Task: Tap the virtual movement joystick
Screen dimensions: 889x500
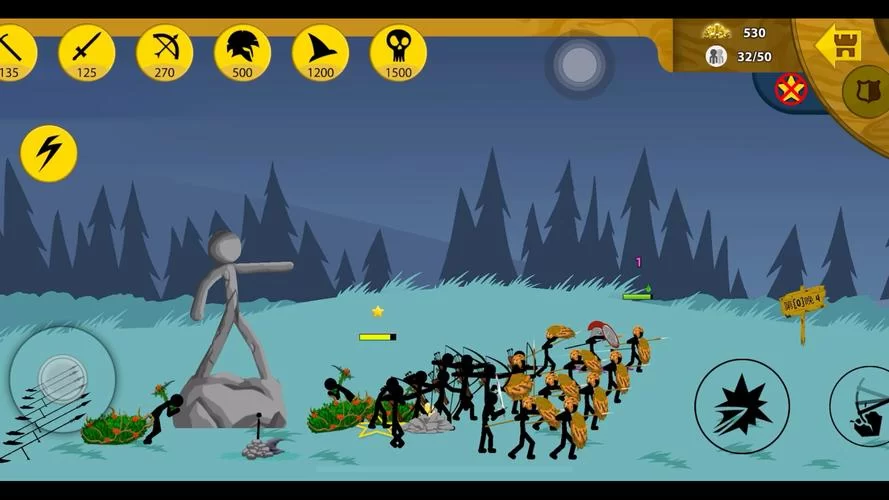Action: [62, 379]
